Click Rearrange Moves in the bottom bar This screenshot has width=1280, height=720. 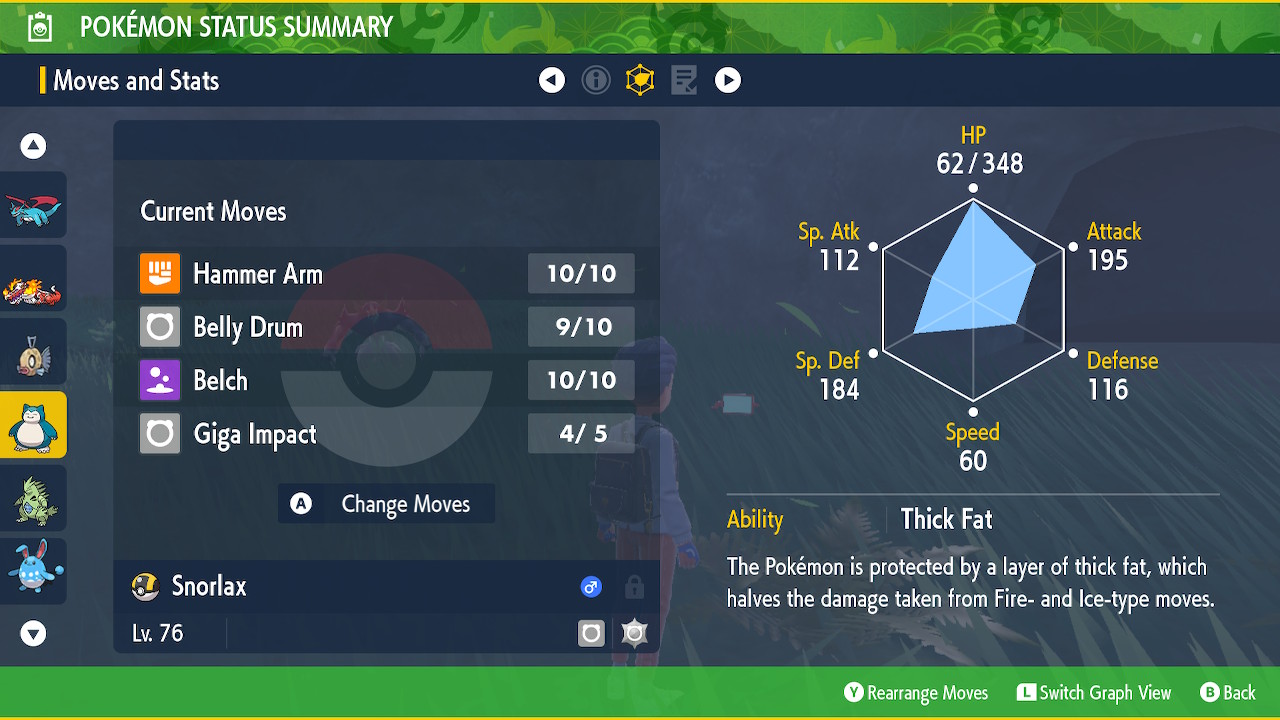point(916,693)
